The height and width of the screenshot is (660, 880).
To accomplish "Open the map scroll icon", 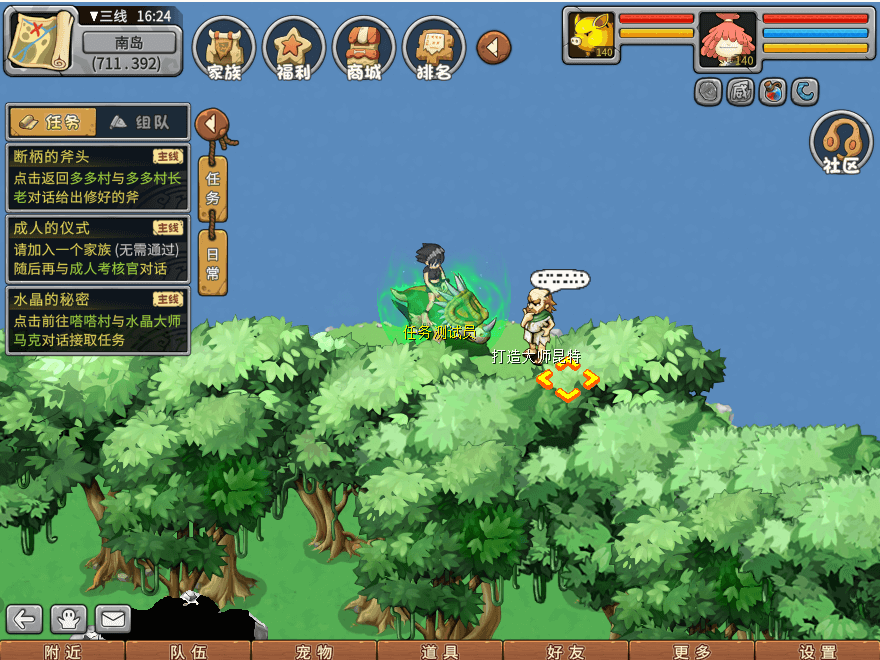I will tap(40, 38).
